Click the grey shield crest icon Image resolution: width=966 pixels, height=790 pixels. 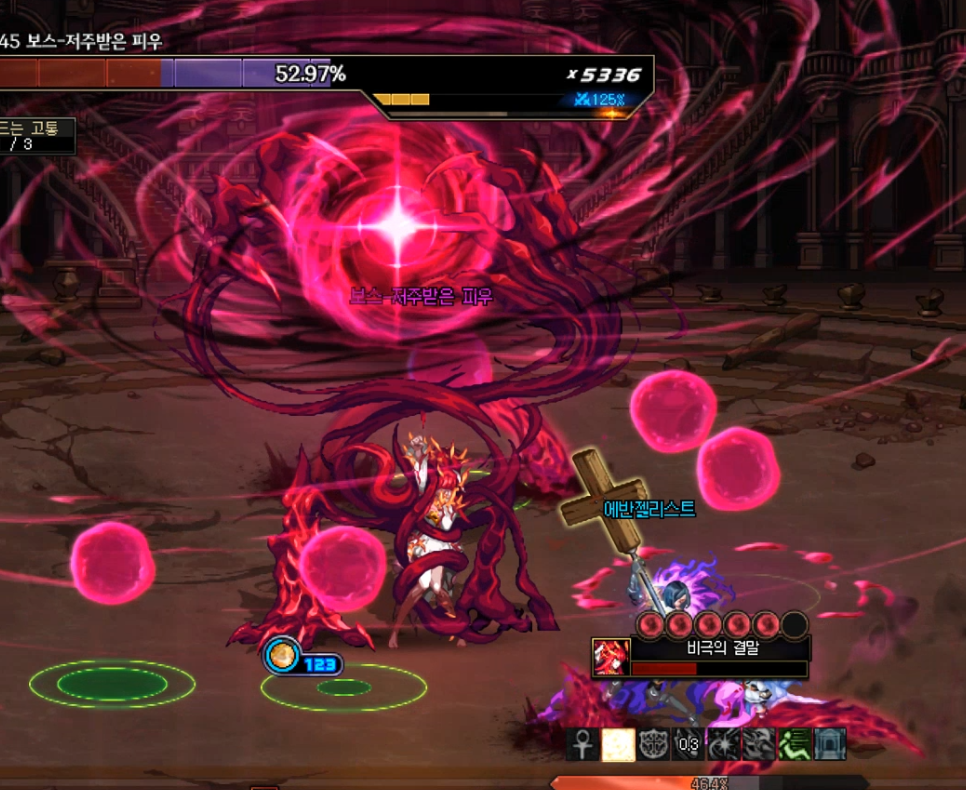pos(652,744)
